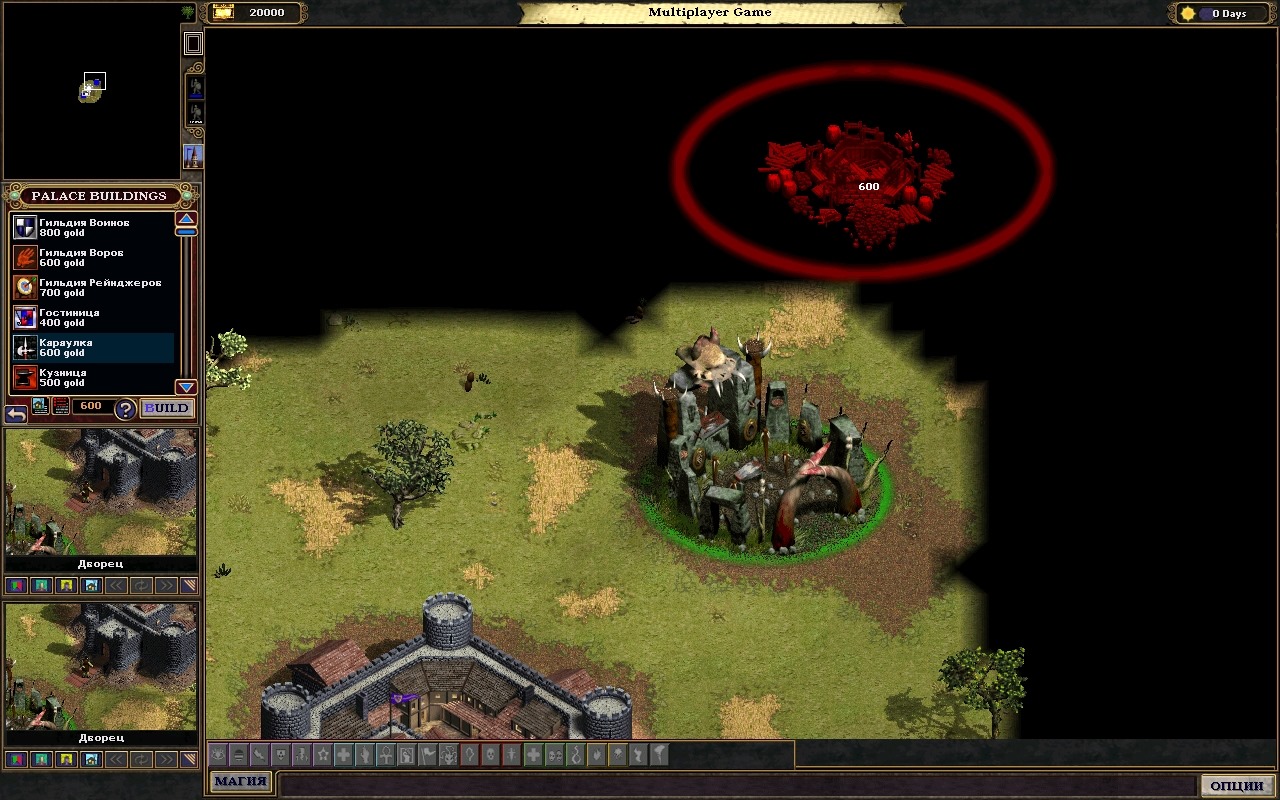Click the lower Дворец view thumbnail
This screenshot has height=800, width=1280.
coord(101,665)
